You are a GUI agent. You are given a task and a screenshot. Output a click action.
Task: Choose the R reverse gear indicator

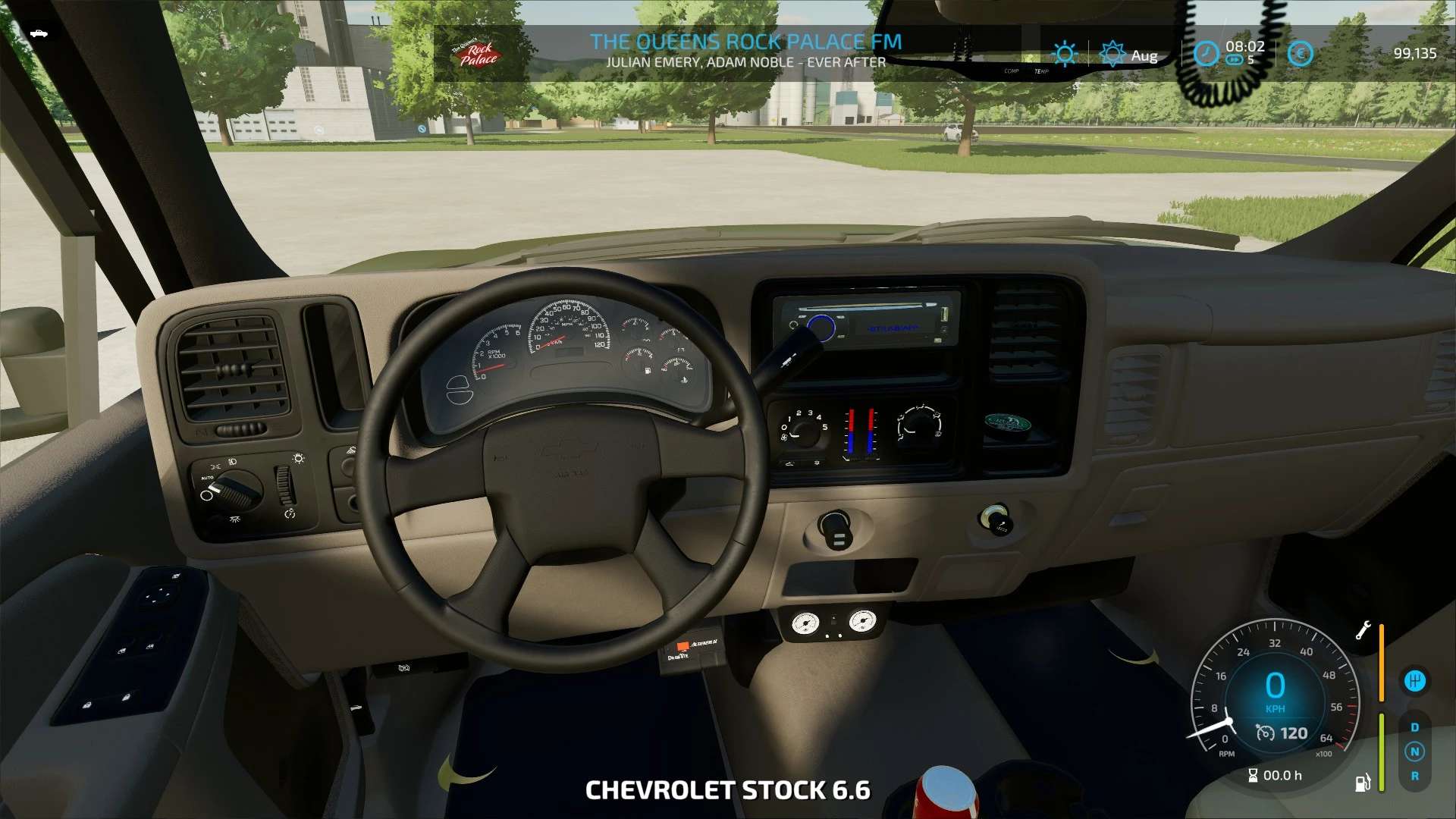click(x=1414, y=776)
